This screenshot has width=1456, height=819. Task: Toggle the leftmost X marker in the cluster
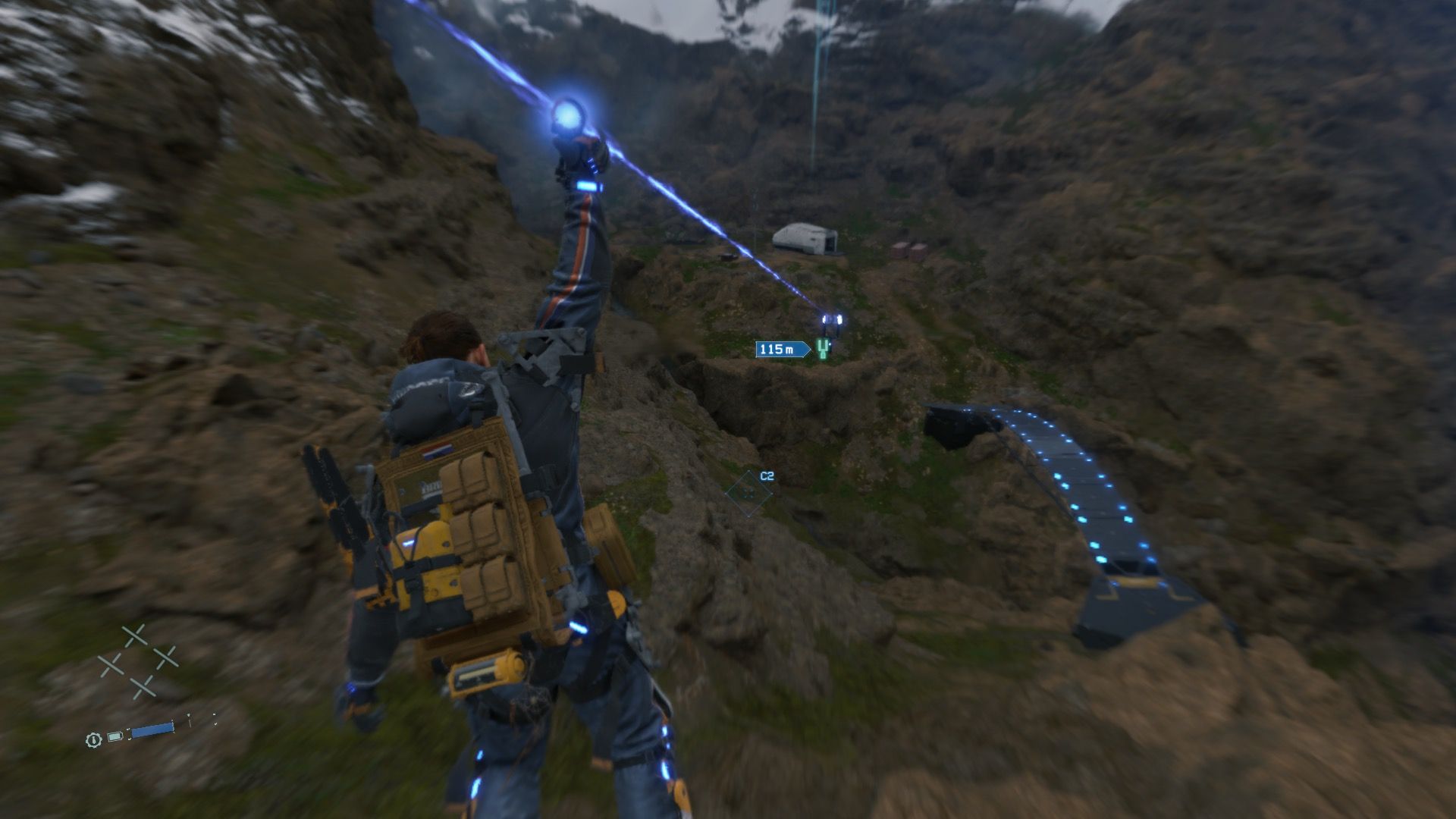[x=111, y=664]
